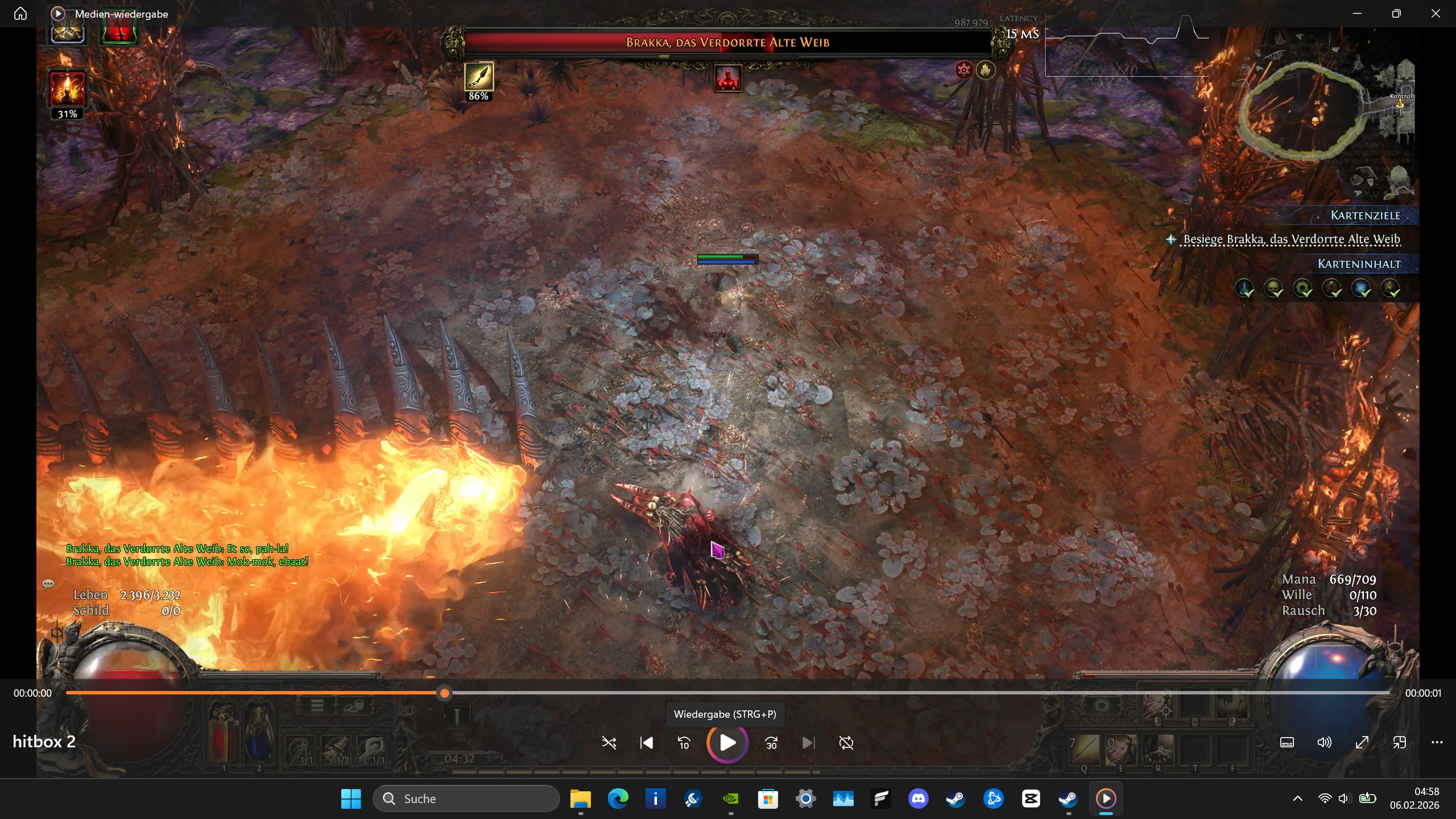The height and width of the screenshot is (819, 1456).
Task: Open the chat speech bubble icon
Action: point(48,584)
